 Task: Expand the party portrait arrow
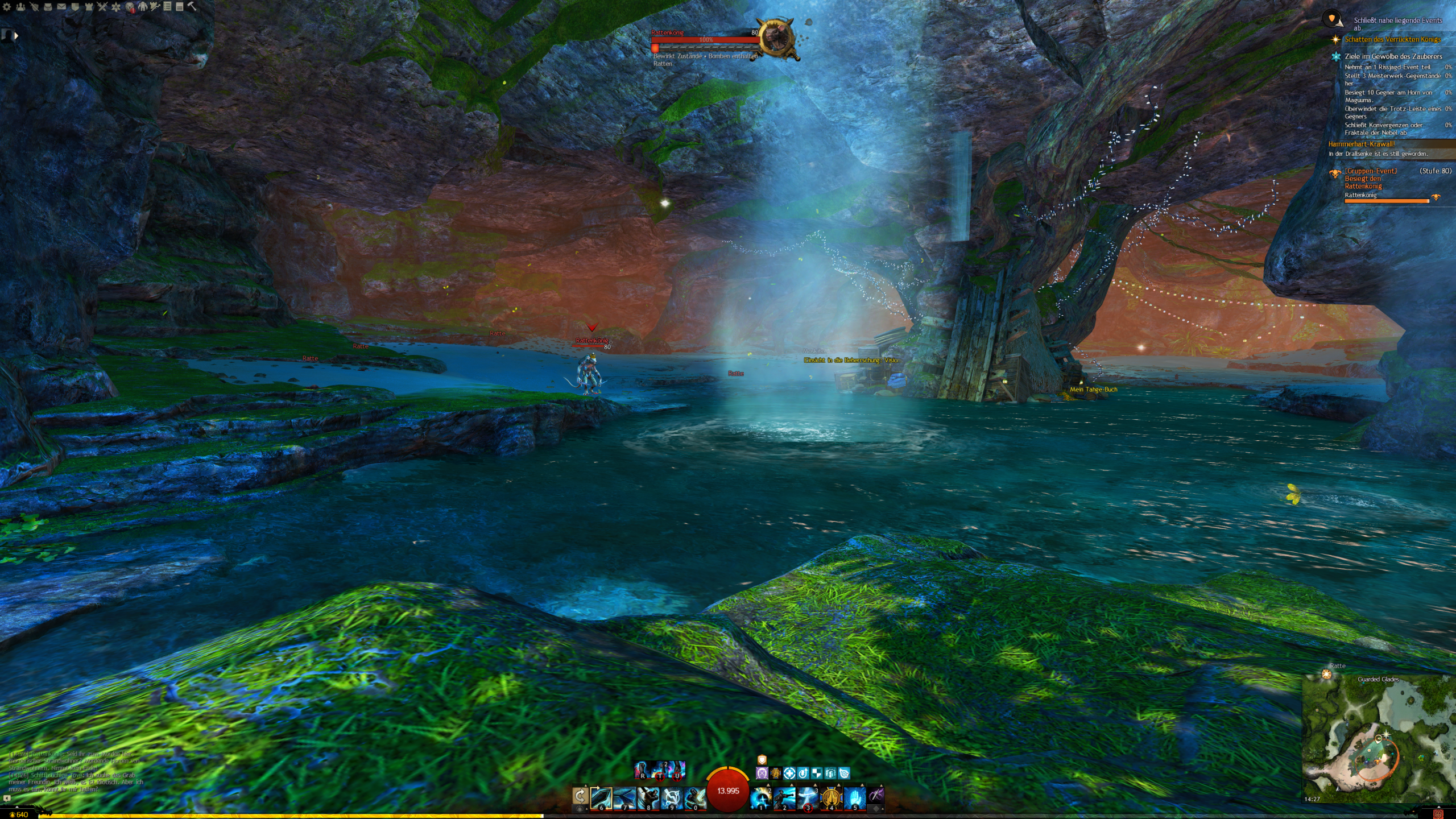[x=16, y=35]
